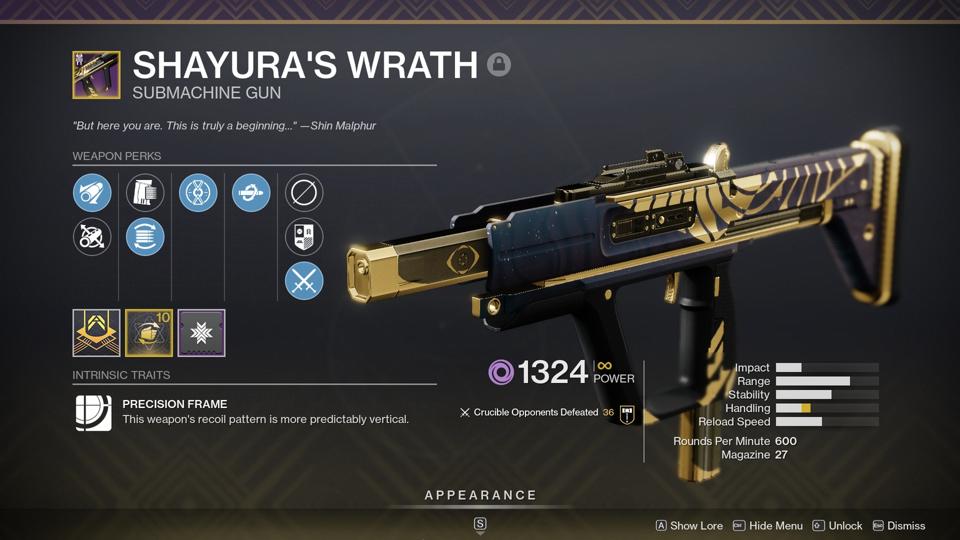
Task: Open the Appearance section
Action: click(x=480, y=495)
